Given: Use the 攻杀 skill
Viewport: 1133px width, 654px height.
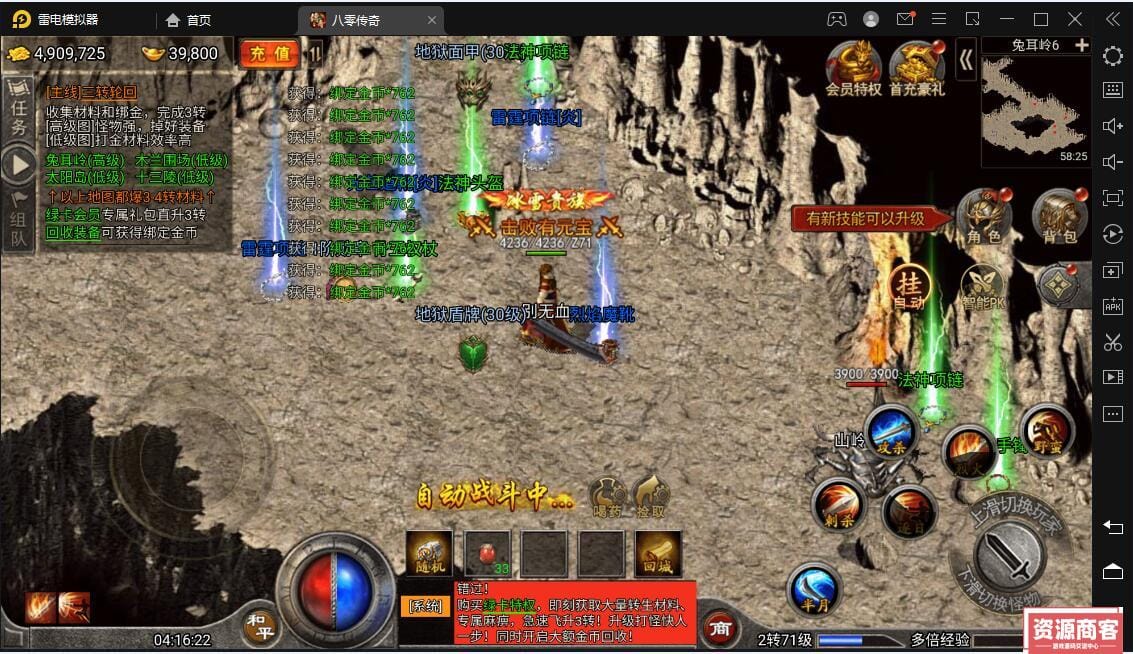Looking at the screenshot, I should click(x=890, y=433).
